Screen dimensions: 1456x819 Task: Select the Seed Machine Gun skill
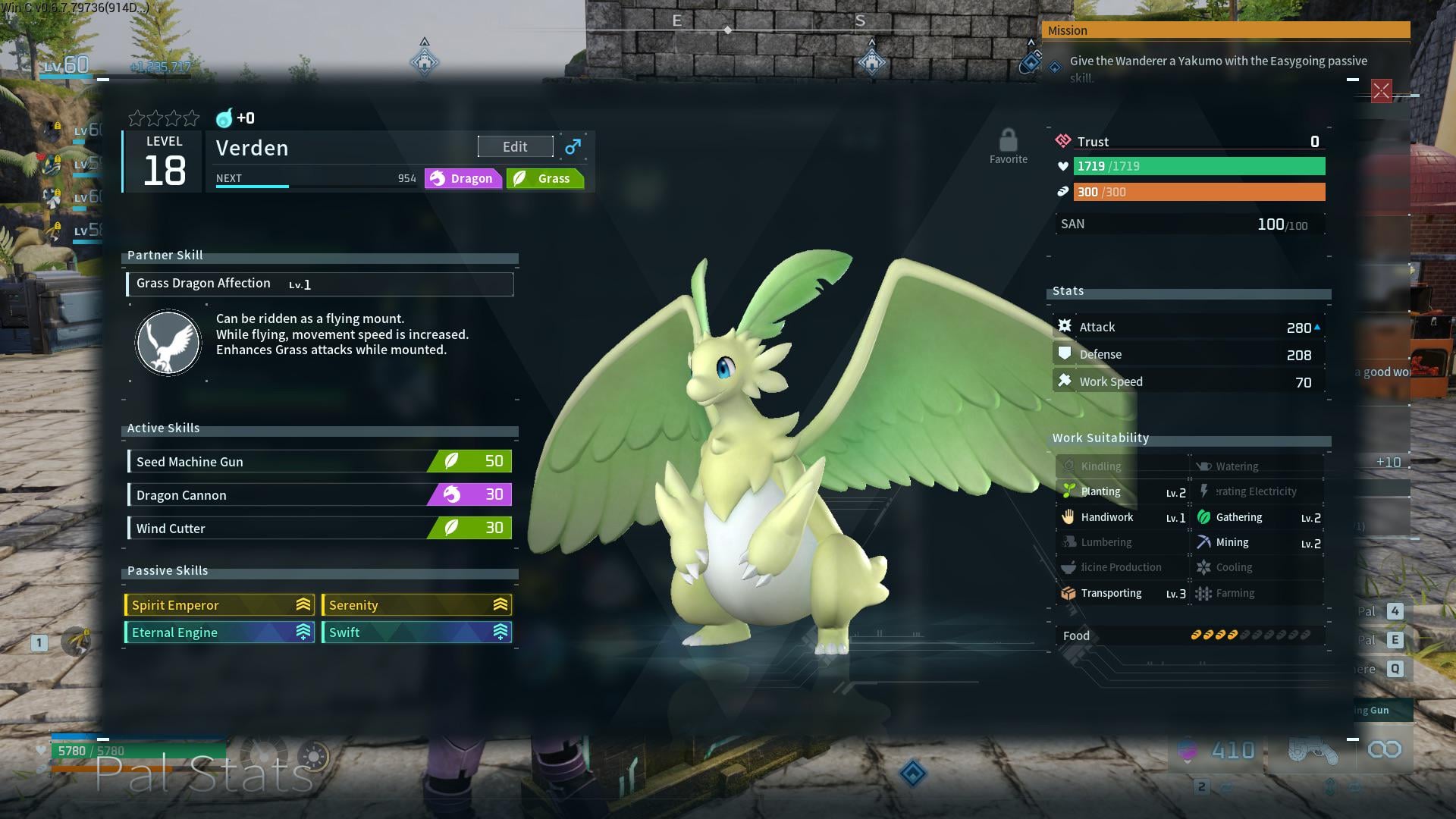pos(319,461)
